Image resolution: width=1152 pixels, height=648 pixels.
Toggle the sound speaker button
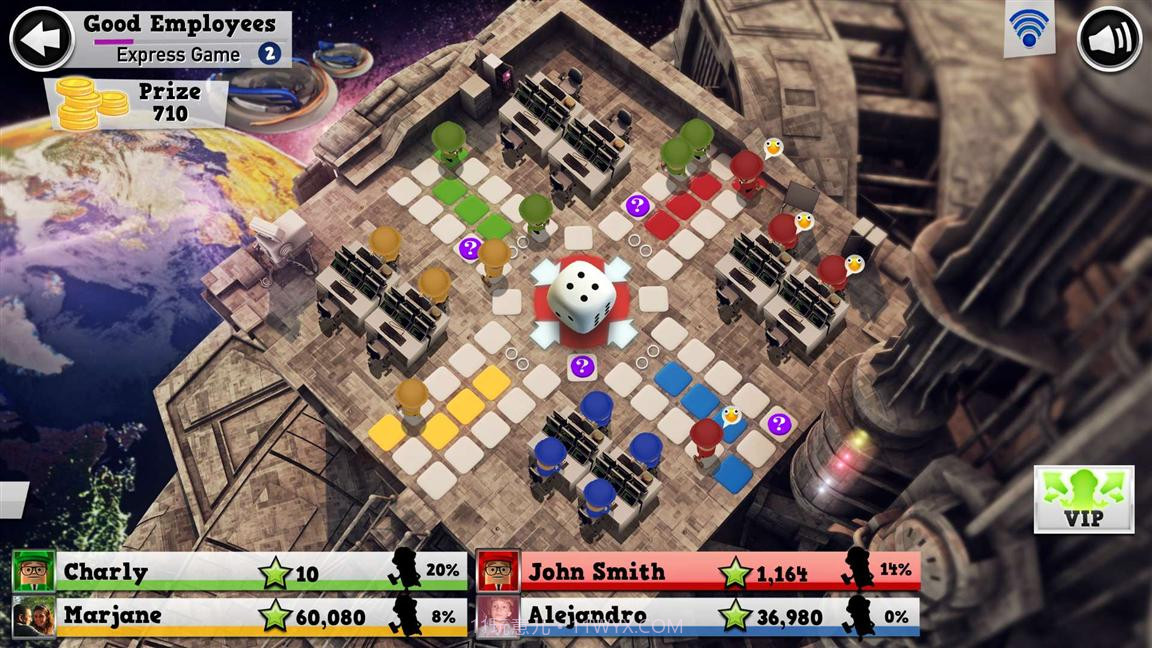pyautogui.click(x=1109, y=39)
